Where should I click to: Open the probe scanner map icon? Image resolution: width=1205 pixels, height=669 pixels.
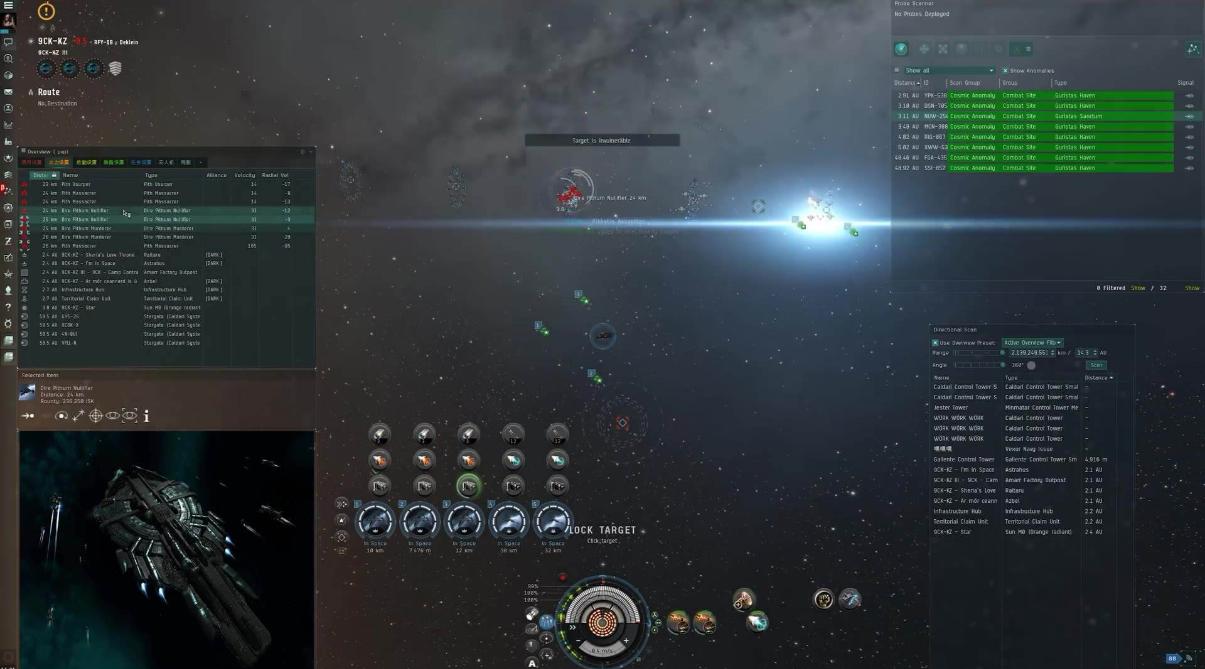[1192, 48]
